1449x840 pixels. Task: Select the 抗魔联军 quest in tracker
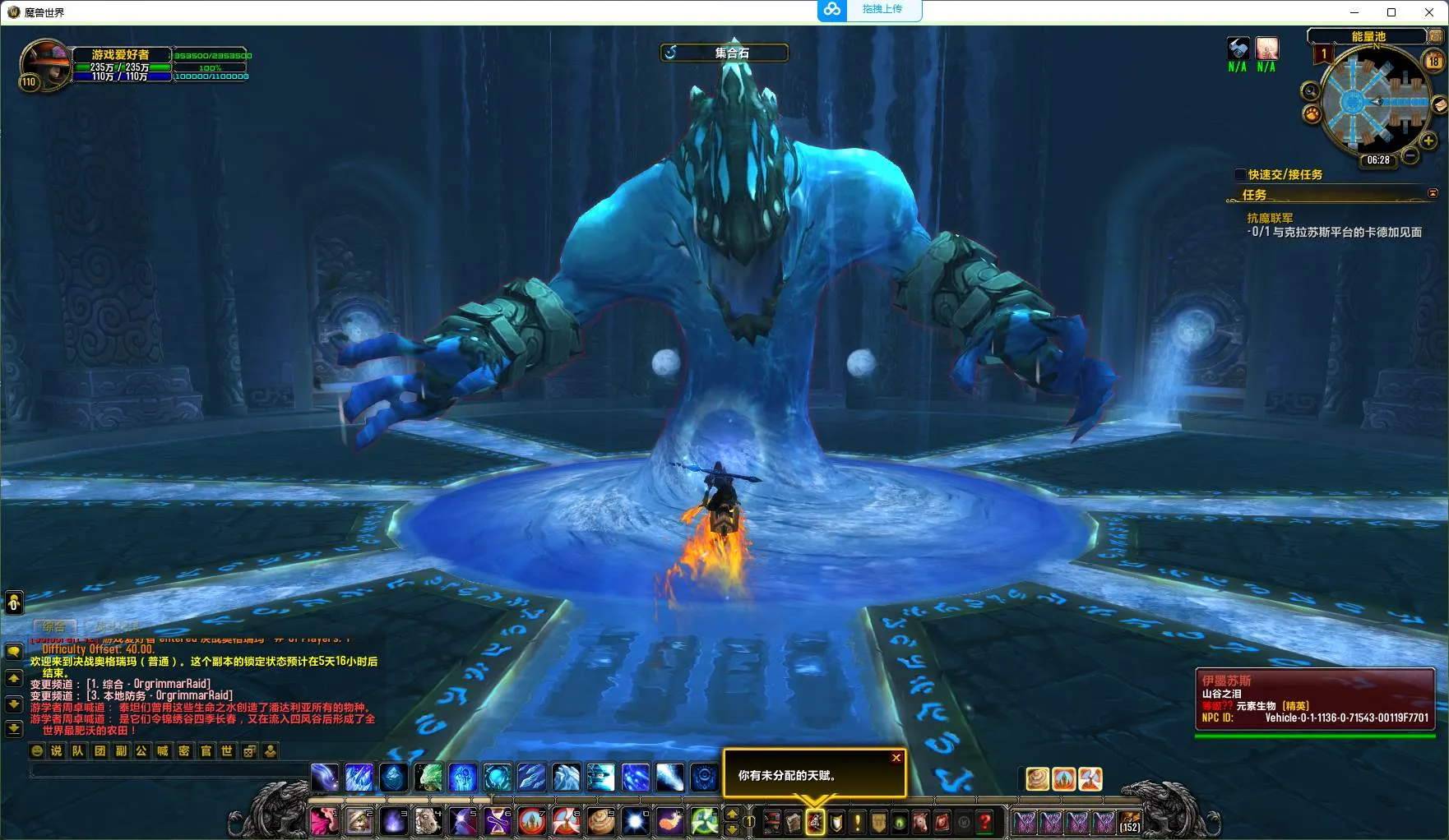[x=1270, y=218]
